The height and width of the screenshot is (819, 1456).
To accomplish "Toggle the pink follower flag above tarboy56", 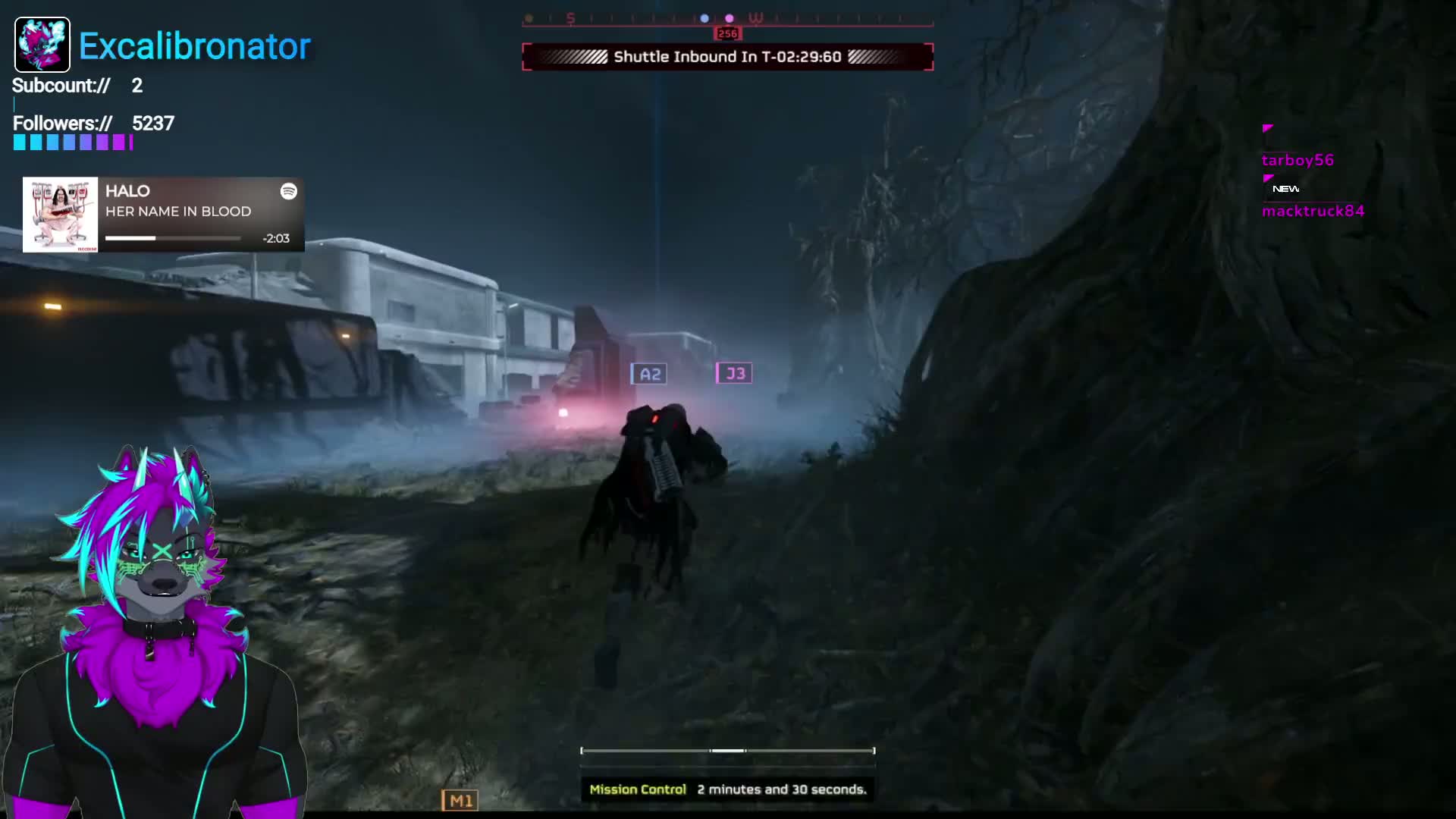I will coord(1267,129).
